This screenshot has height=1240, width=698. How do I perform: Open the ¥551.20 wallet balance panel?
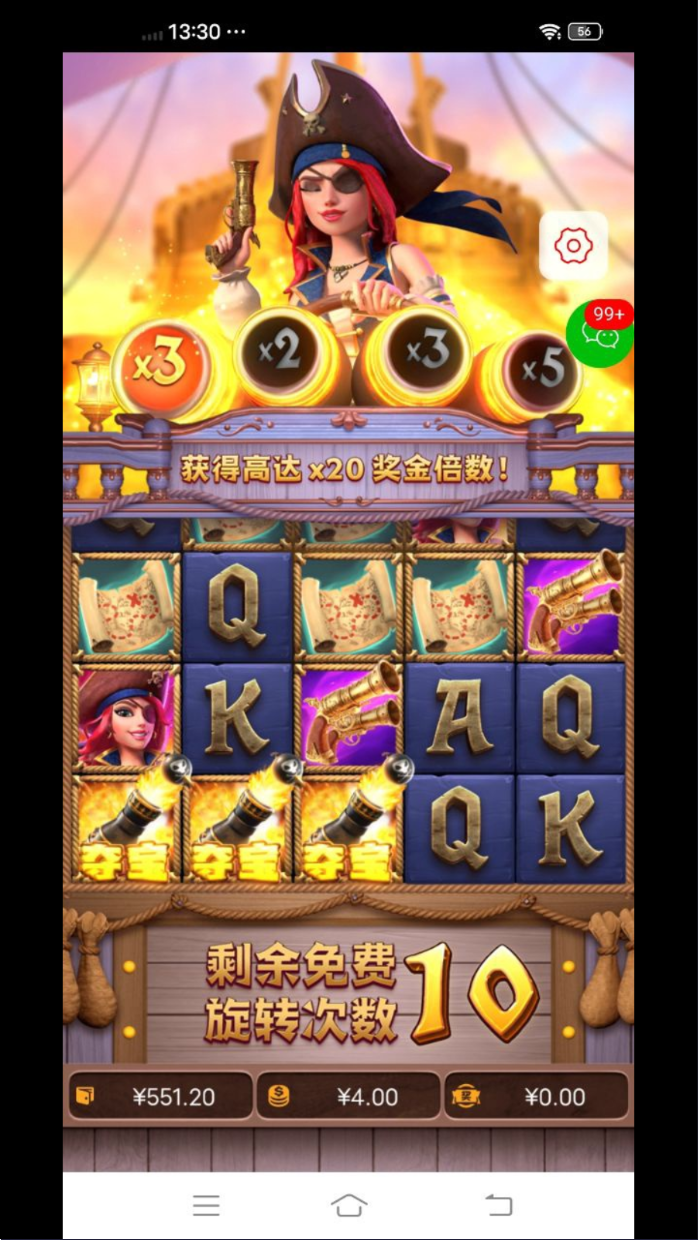pos(160,1096)
